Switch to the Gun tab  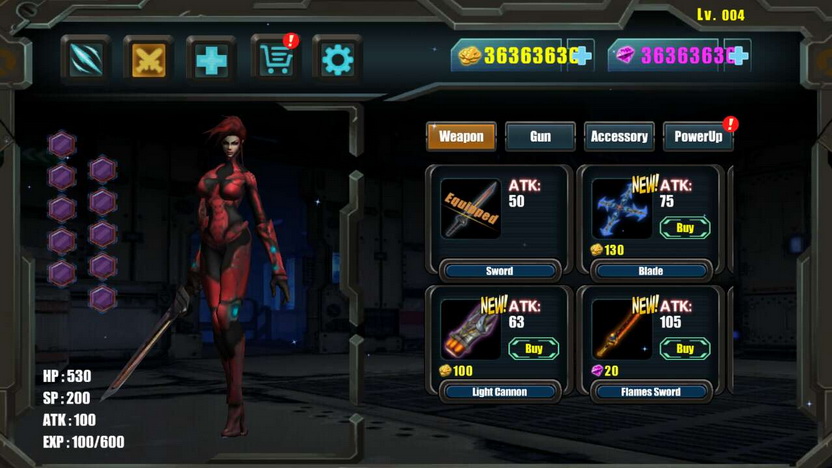[540, 136]
